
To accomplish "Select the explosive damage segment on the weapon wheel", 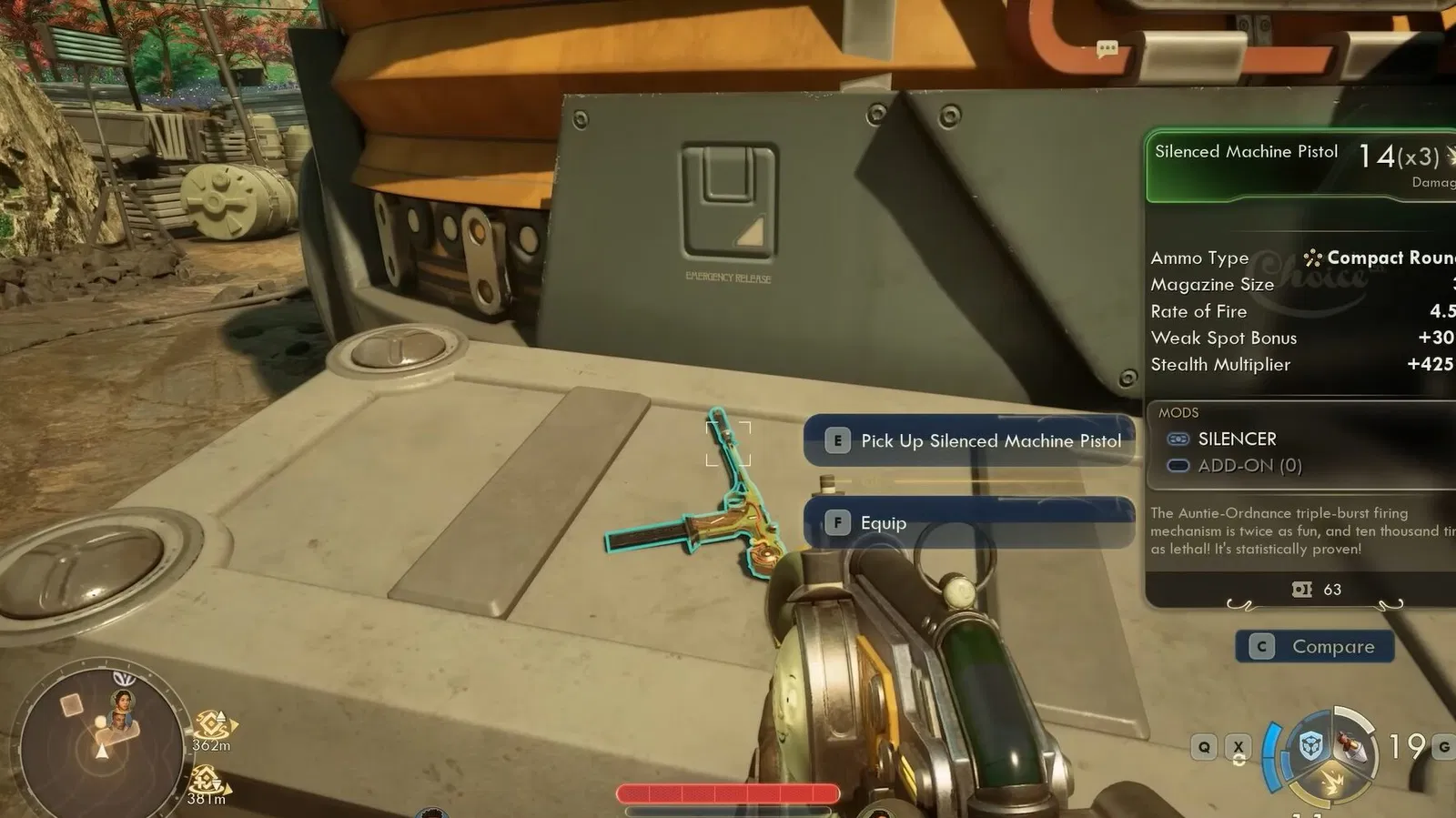I will tap(1332, 780).
